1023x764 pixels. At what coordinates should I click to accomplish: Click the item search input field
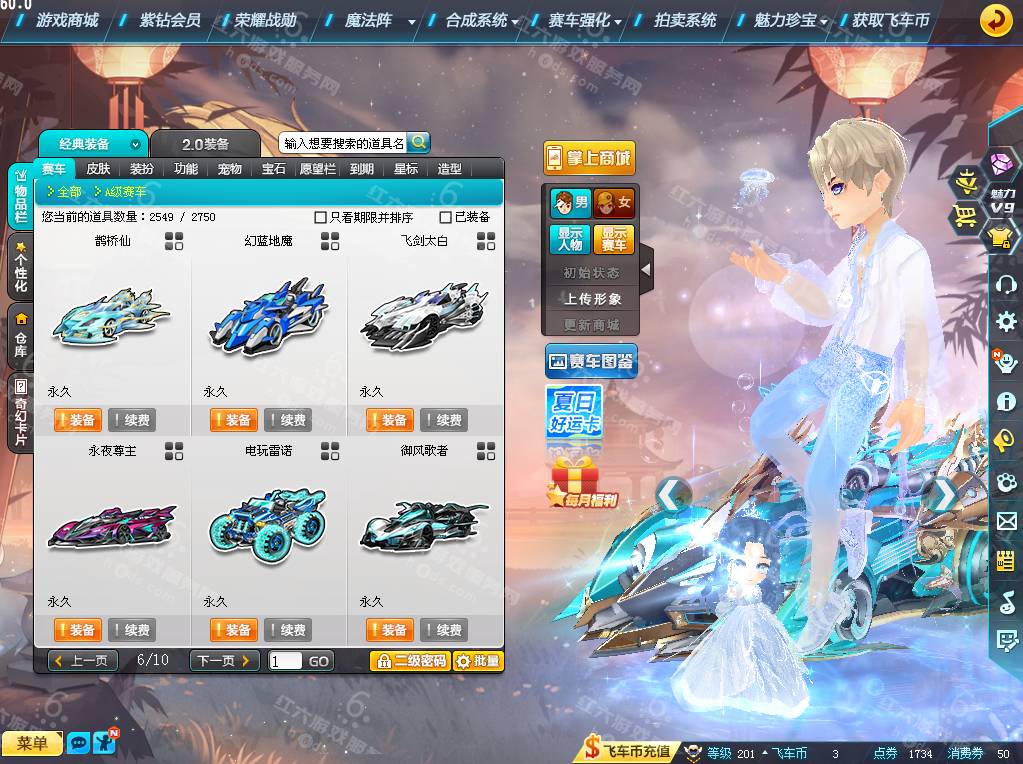343,143
